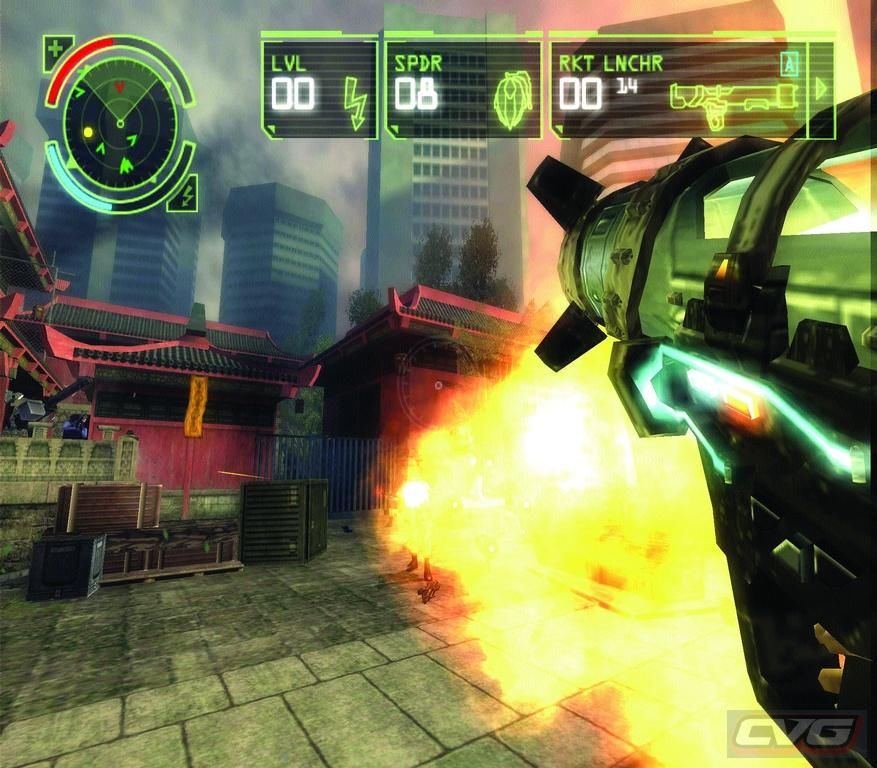The height and width of the screenshot is (768, 877).
Task: Choose the RKT LNCHR weapon slot
Action: 680,90
